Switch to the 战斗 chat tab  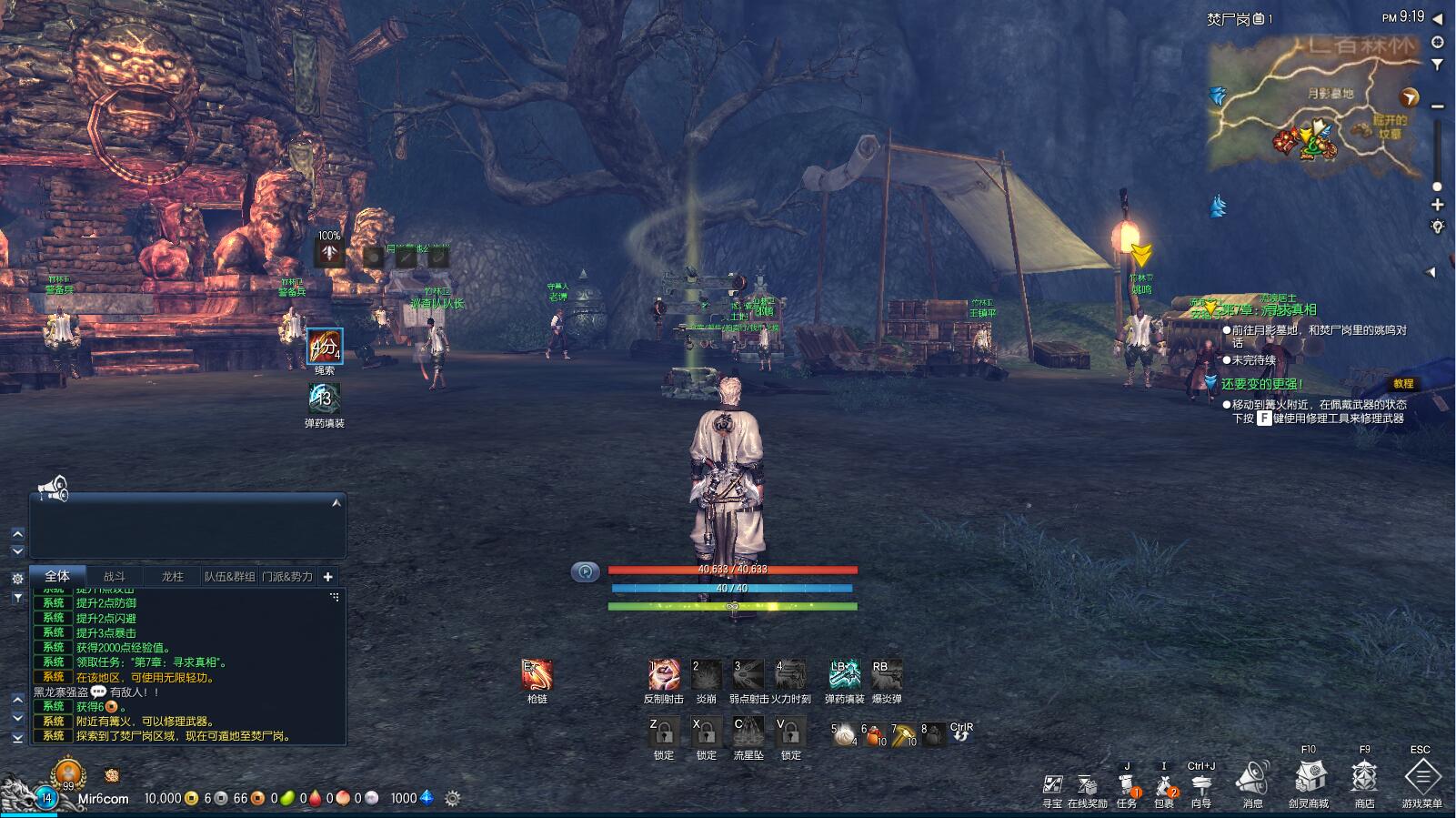pyautogui.click(x=115, y=576)
